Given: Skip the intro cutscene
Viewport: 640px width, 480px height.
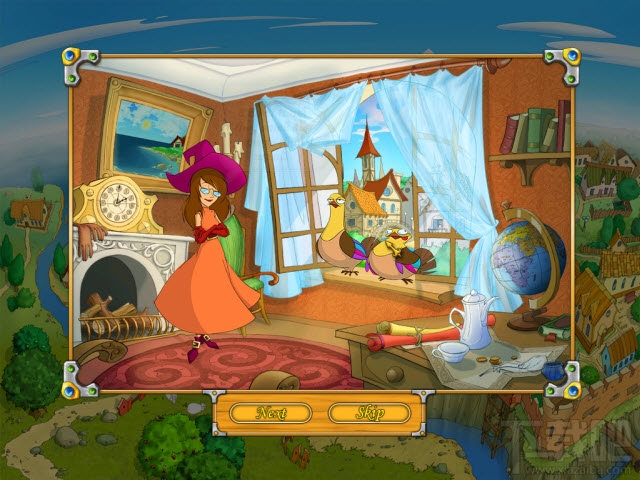Looking at the screenshot, I should [x=369, y=412].
